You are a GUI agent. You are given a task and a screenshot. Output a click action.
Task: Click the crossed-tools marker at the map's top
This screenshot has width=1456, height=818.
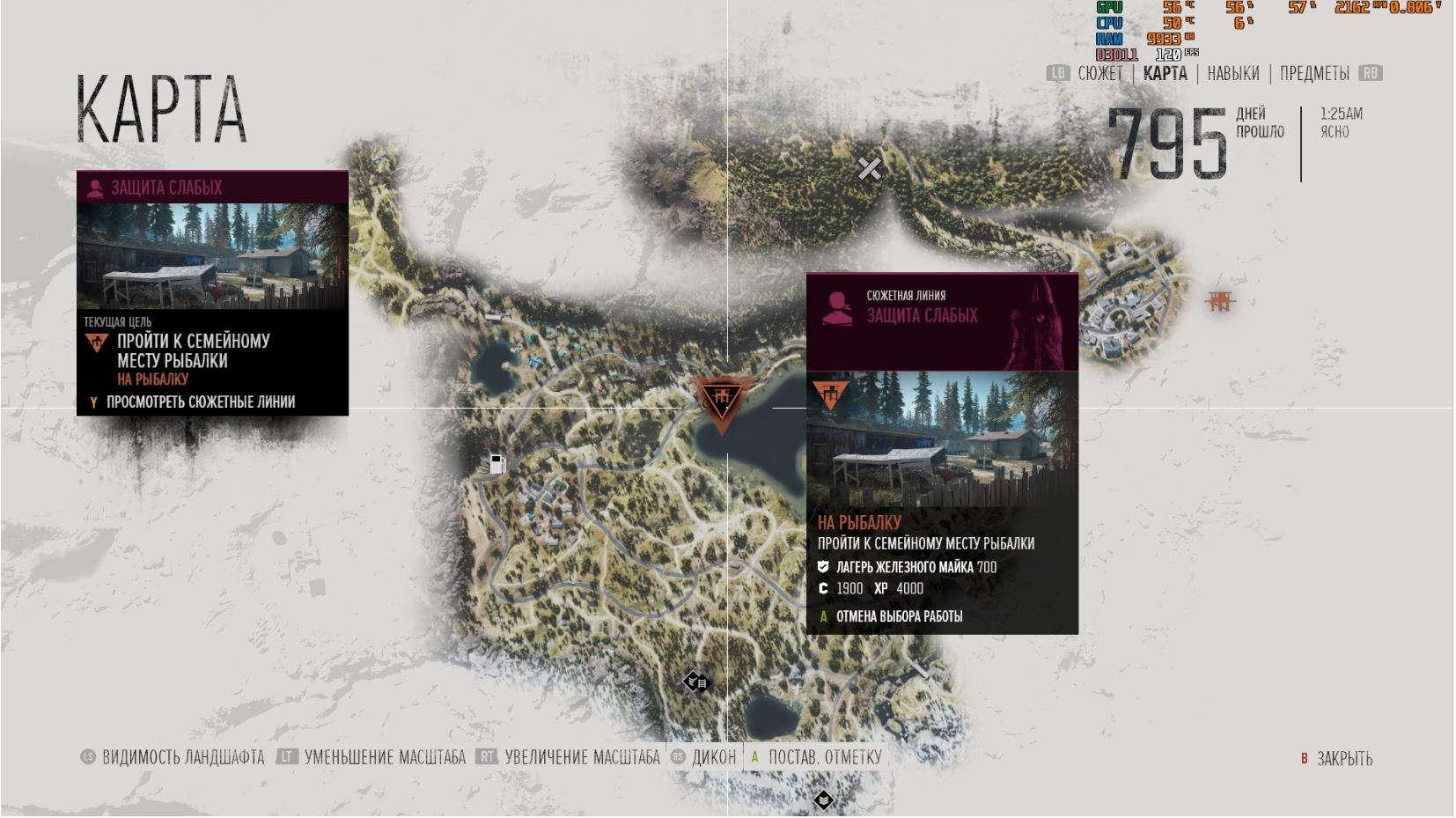tap(869, 168)
